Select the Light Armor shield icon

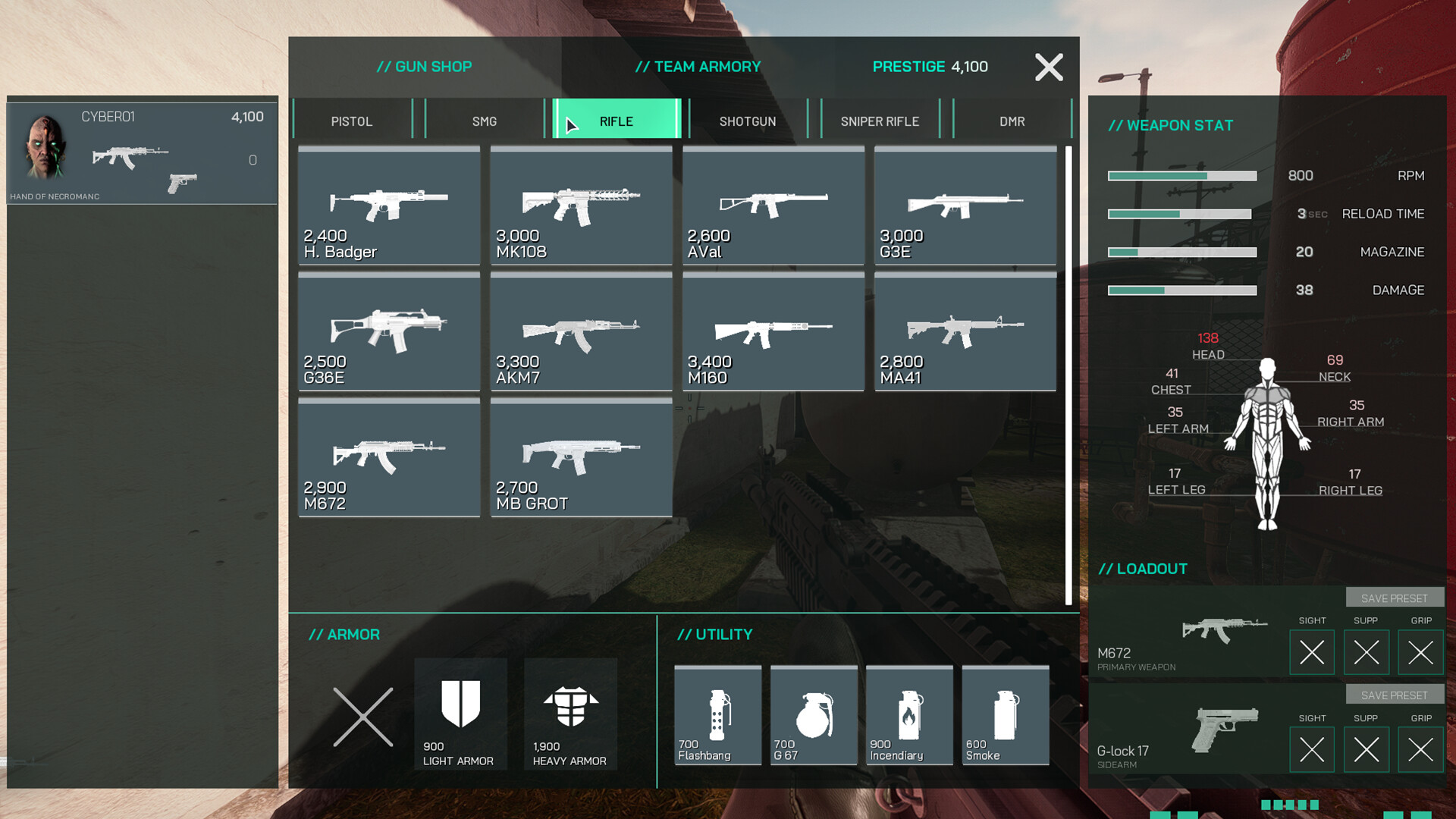pyautogui.click(x=460, y=713)
